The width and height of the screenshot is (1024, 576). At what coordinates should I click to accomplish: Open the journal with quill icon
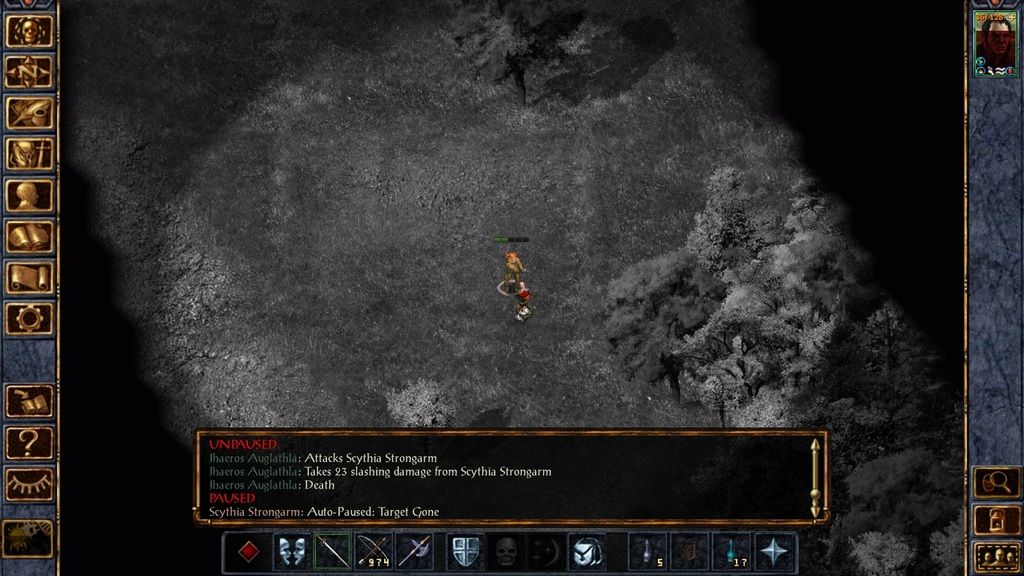click(30, 113)
